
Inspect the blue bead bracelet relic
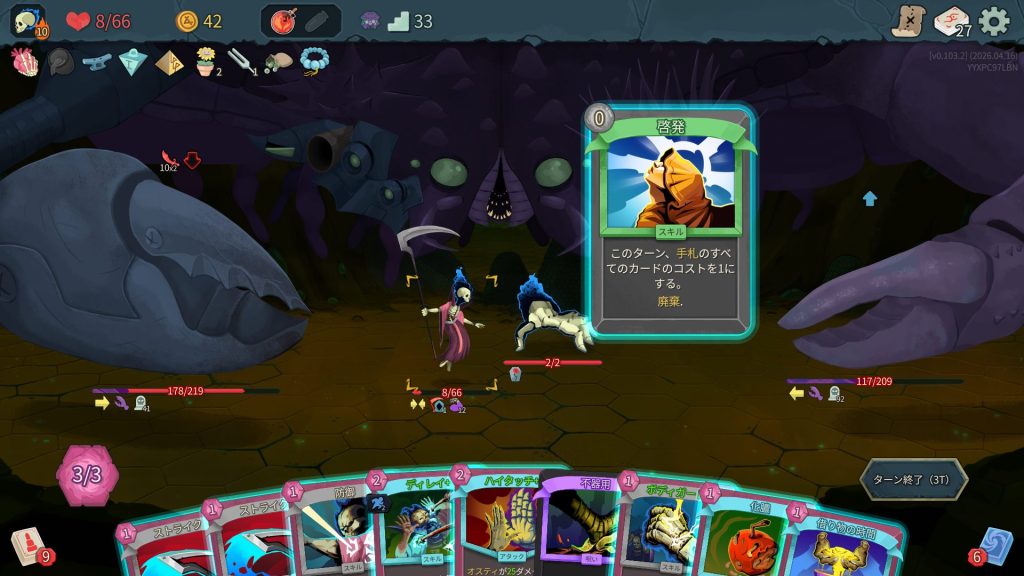(313, 62)
